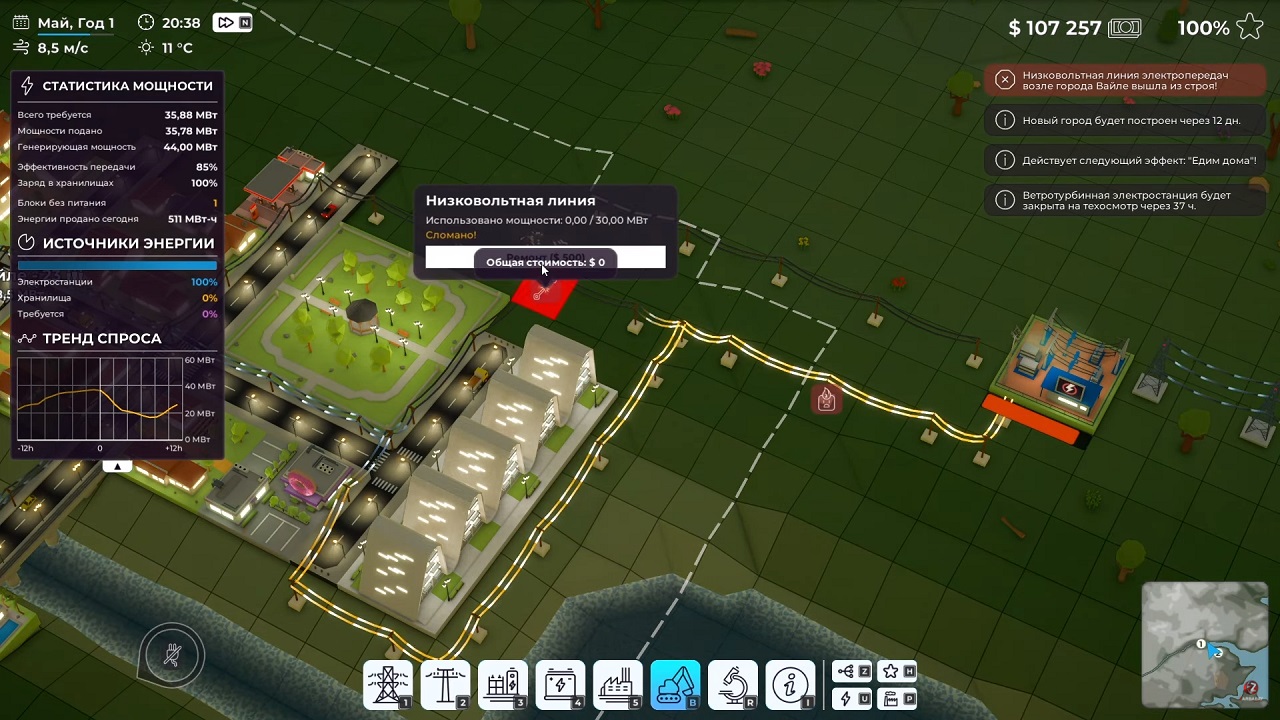This screenshot has height=720, width=1280.
Task: Open the microscope research menu
Action: pos(733,685)
